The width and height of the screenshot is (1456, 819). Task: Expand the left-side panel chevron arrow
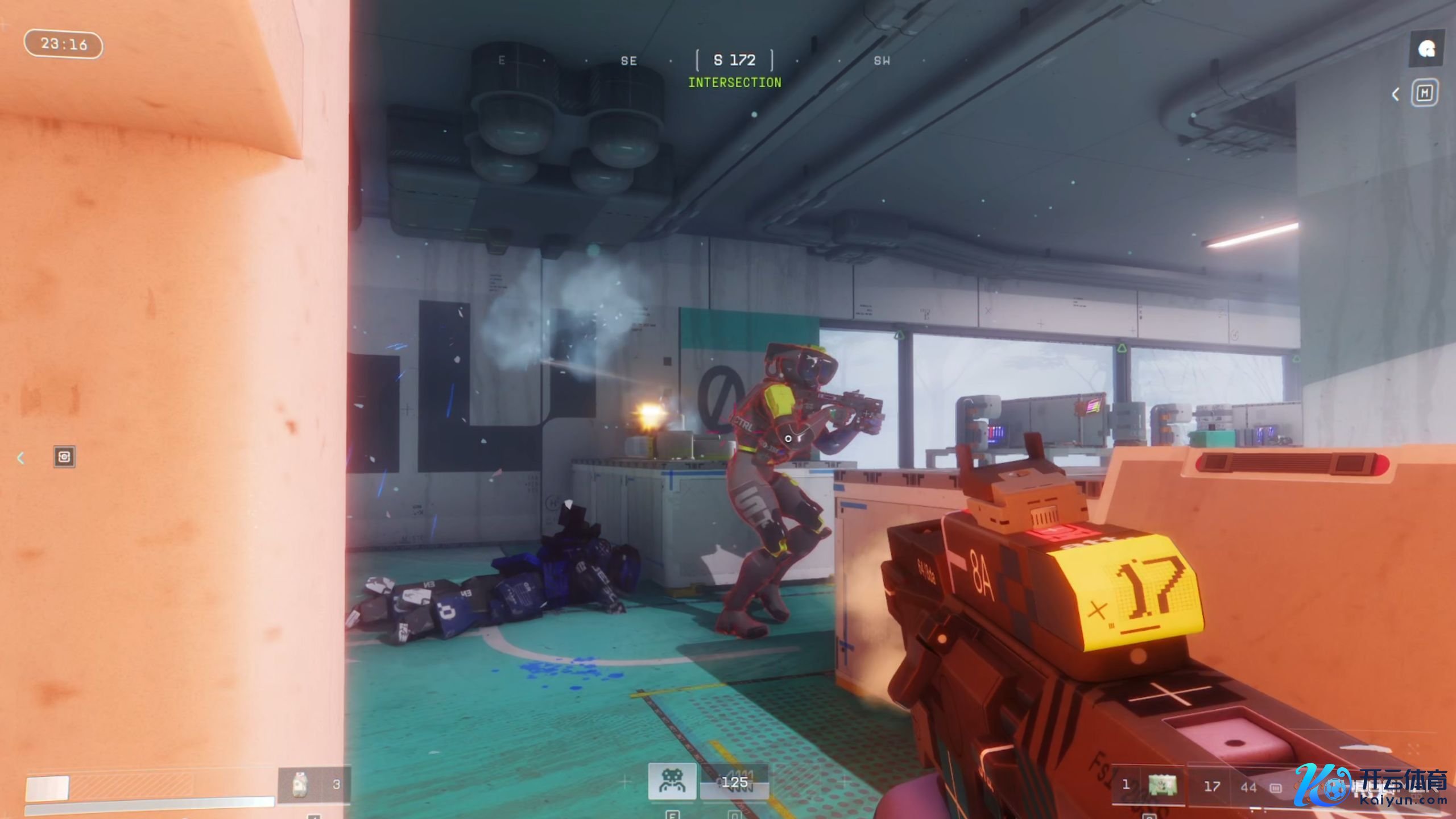[x=21, y=458]
